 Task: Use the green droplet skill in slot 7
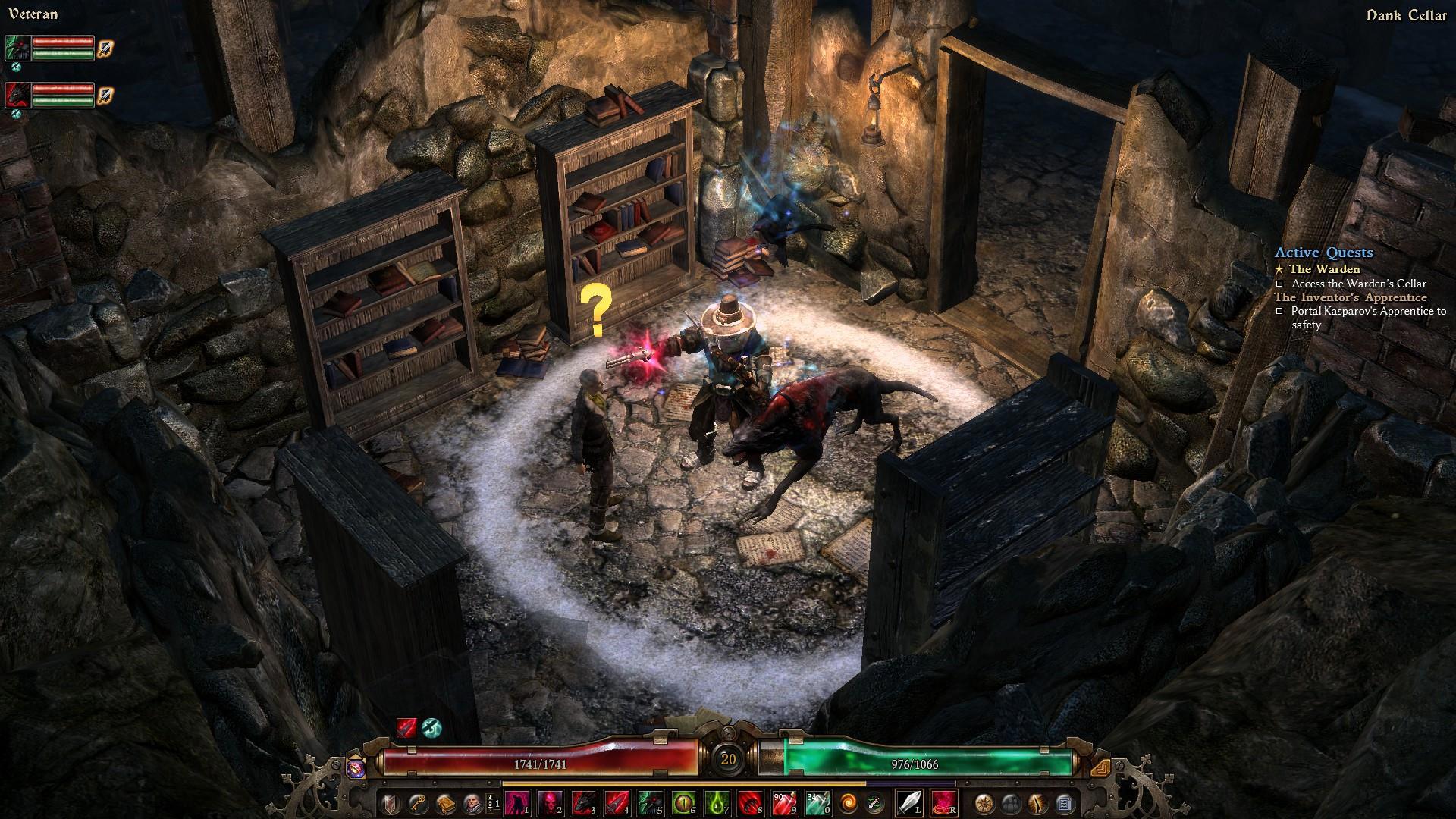point(717,803)
